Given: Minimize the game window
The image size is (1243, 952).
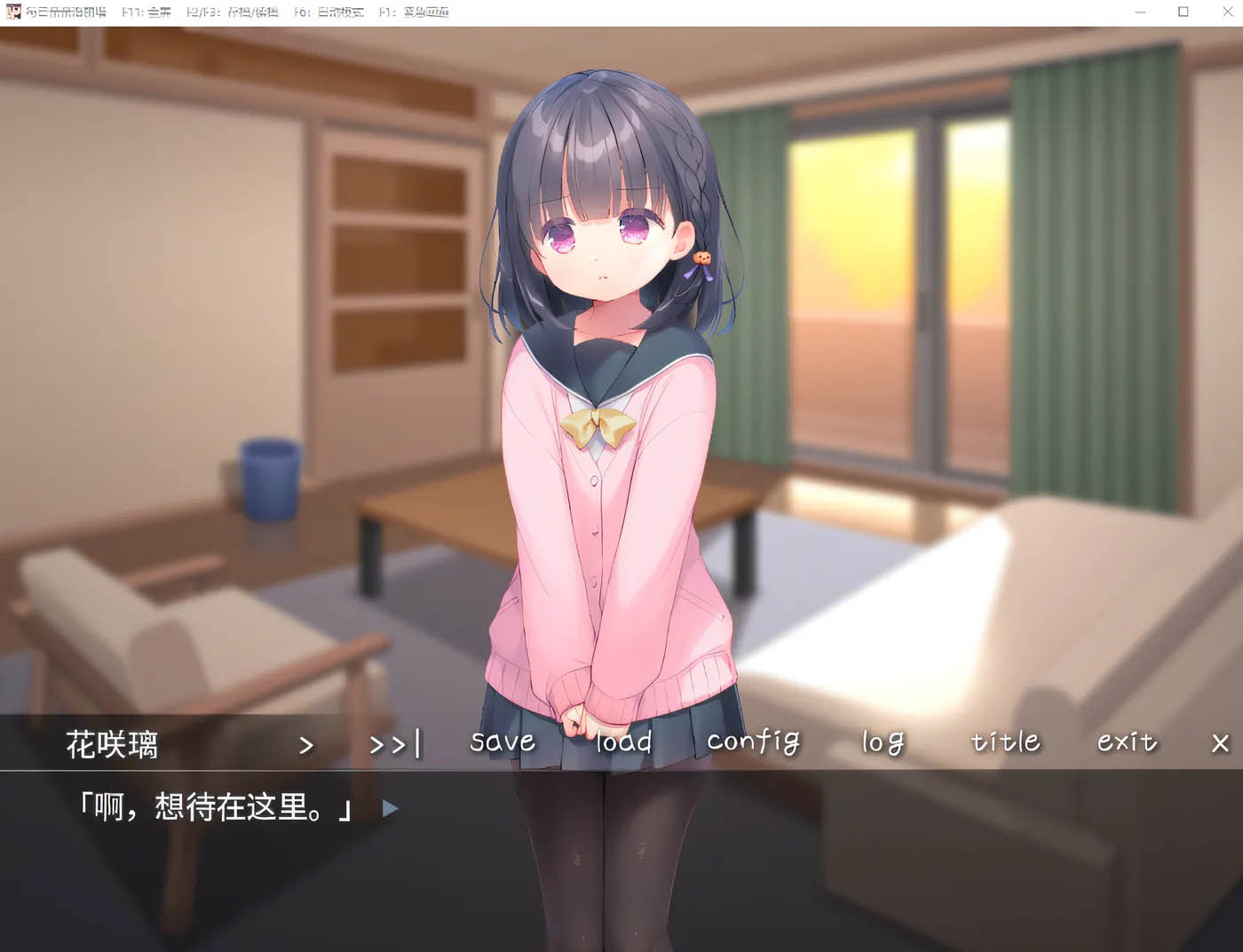Looking at the screenshot, I should pyautogui.click(x=1139, y=12).
